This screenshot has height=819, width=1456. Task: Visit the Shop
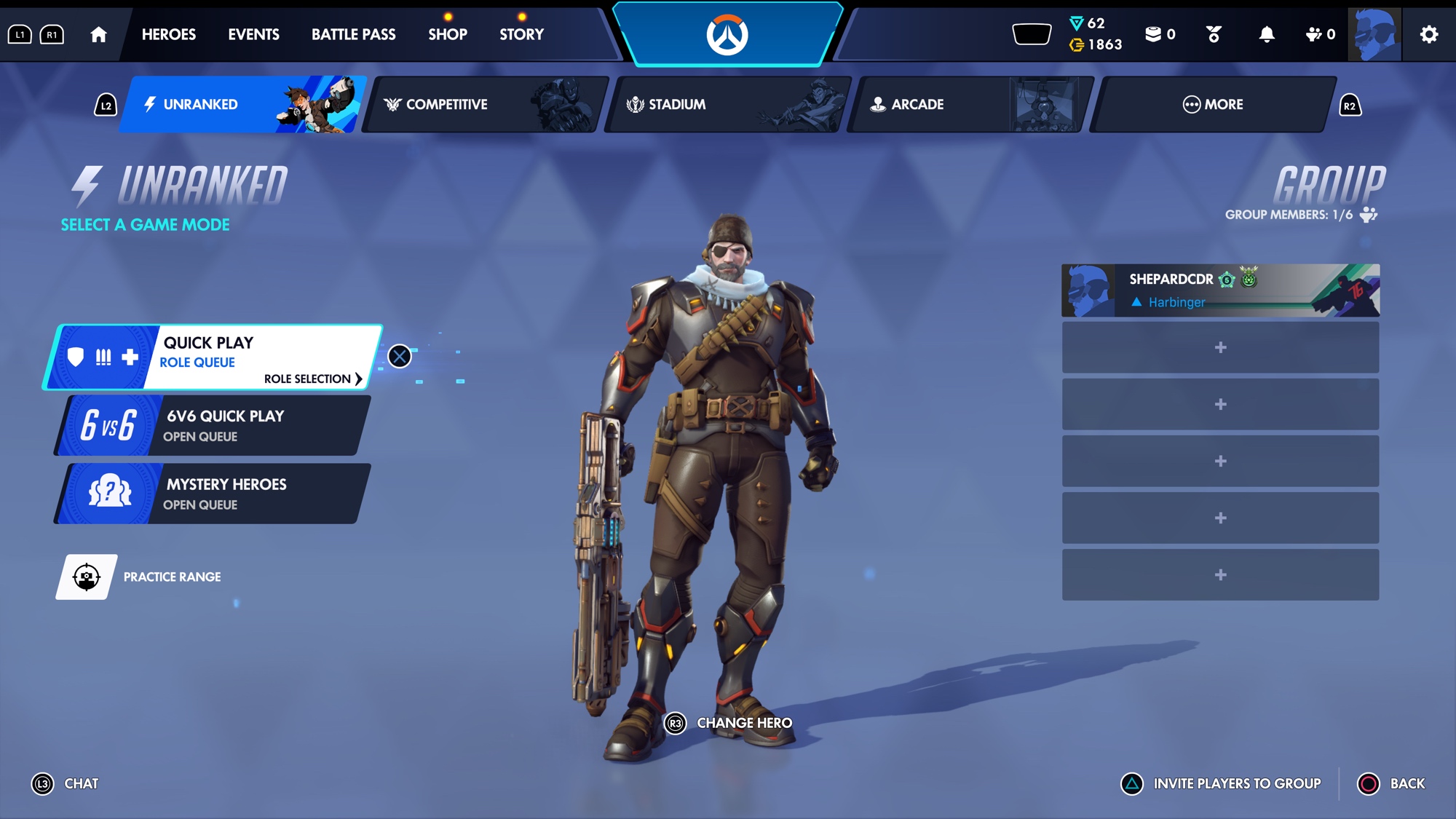(447, 34)
